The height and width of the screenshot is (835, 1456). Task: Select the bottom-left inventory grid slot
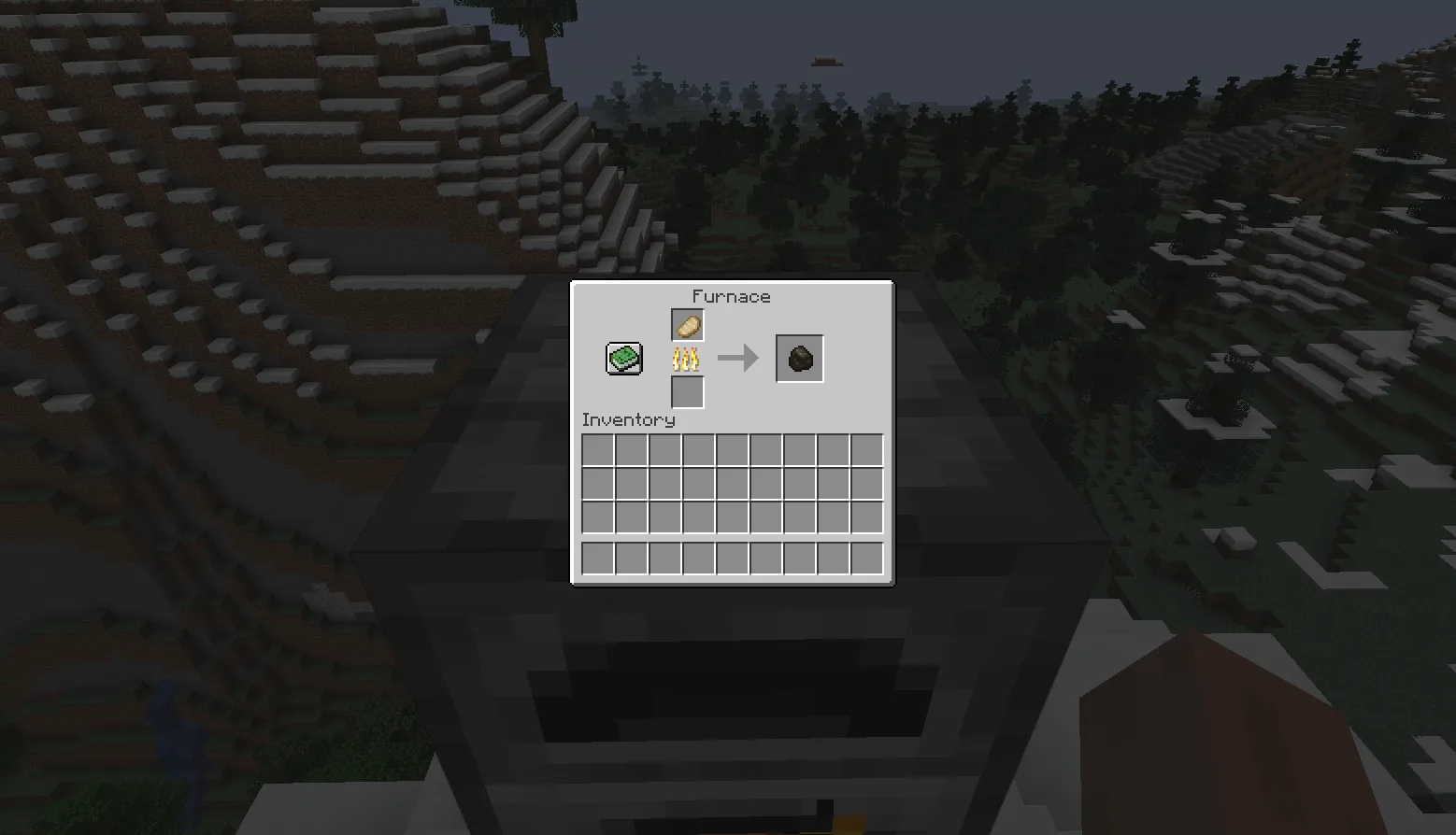598,517
